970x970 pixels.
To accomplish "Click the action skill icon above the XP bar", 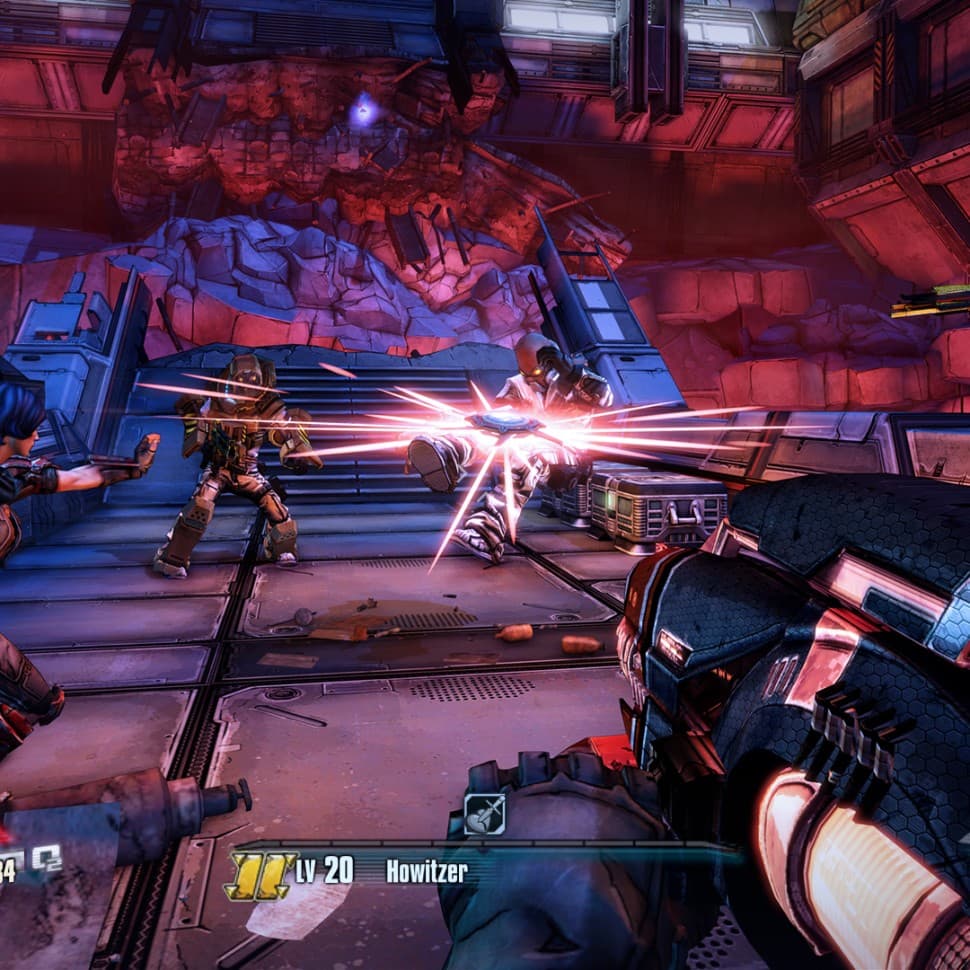I will click(x=485, y=814).
